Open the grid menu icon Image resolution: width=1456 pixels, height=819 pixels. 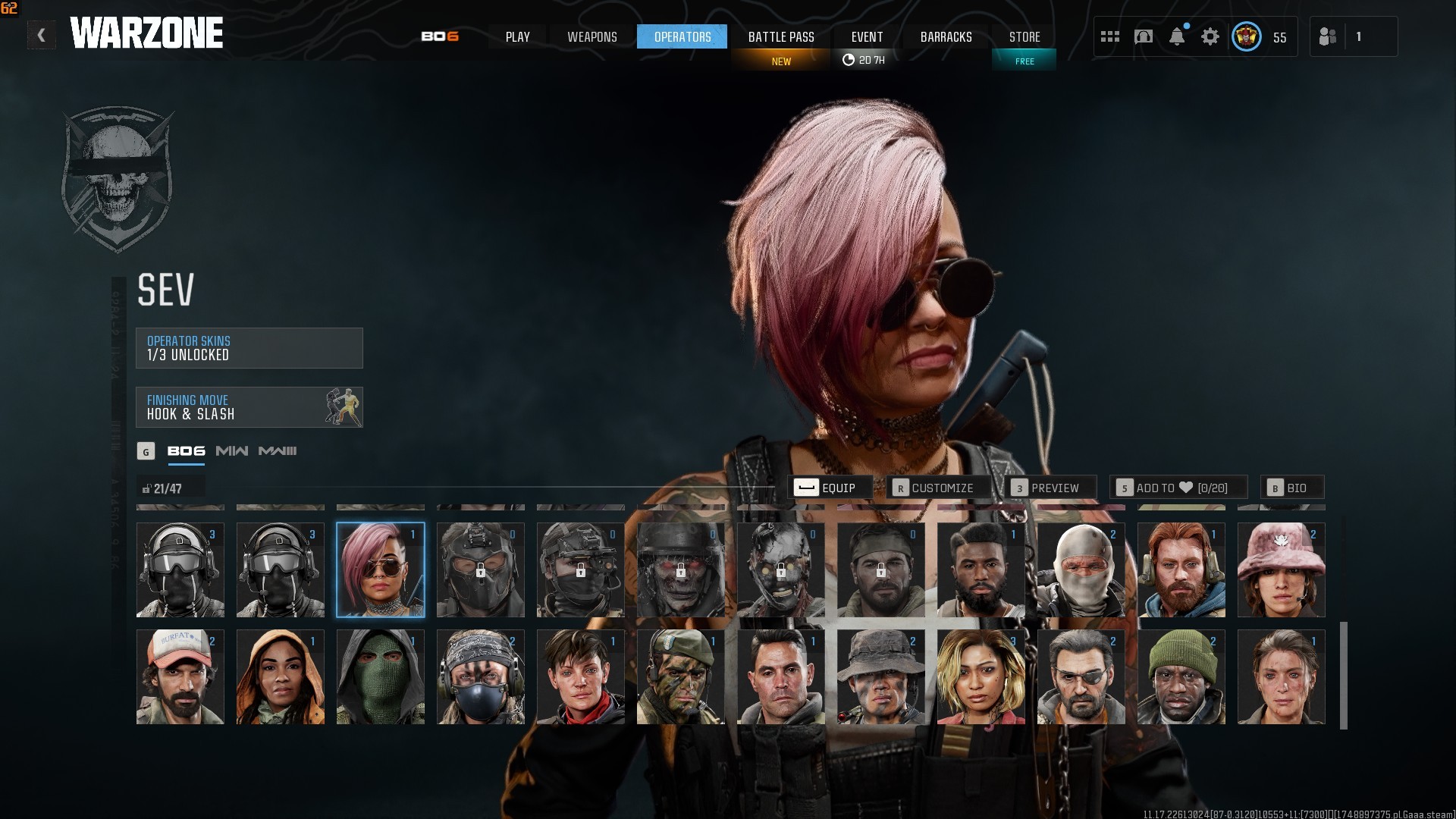pos(1109,36)
